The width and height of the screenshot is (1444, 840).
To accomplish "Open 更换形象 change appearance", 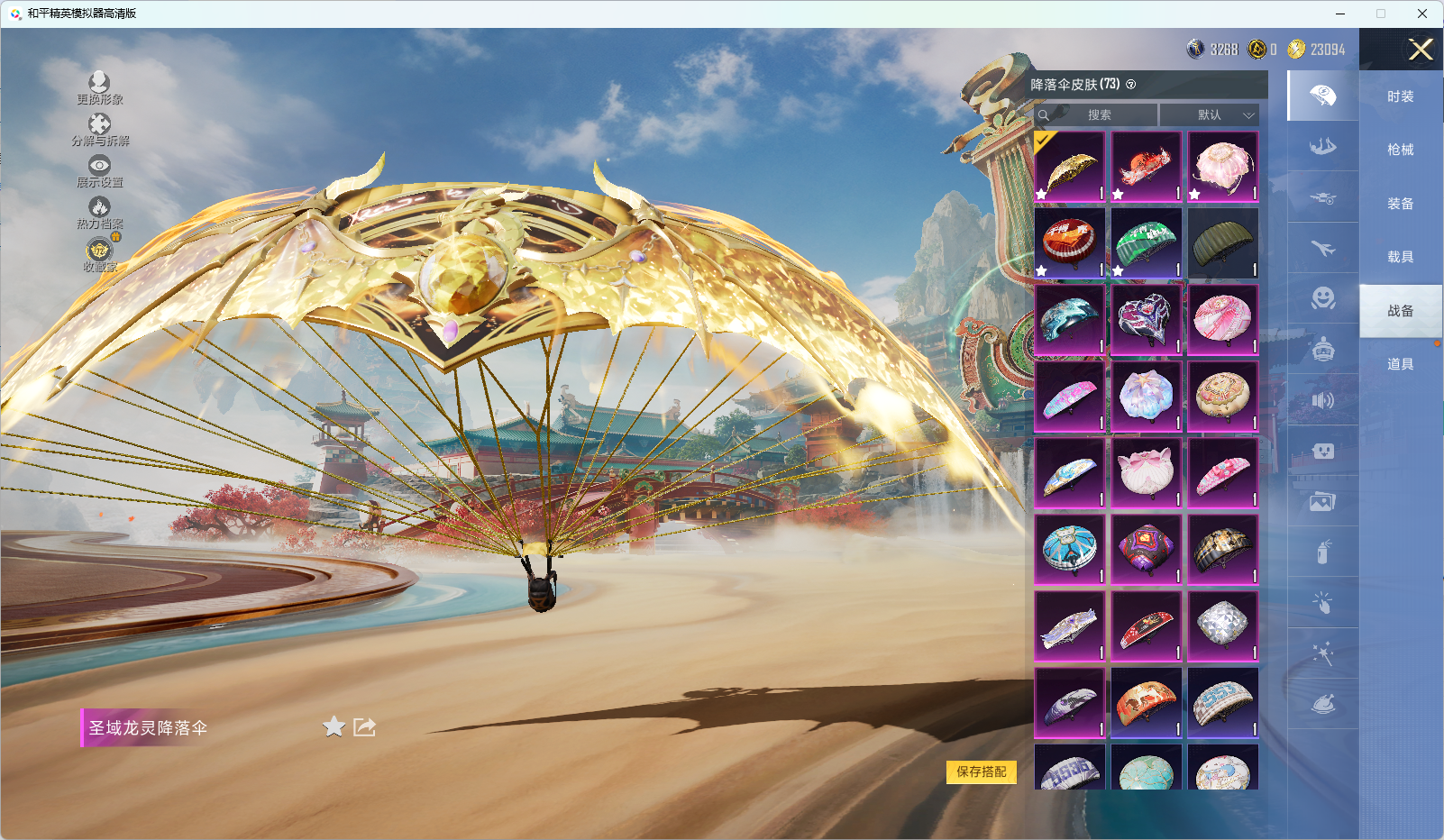I will (99, 87).
